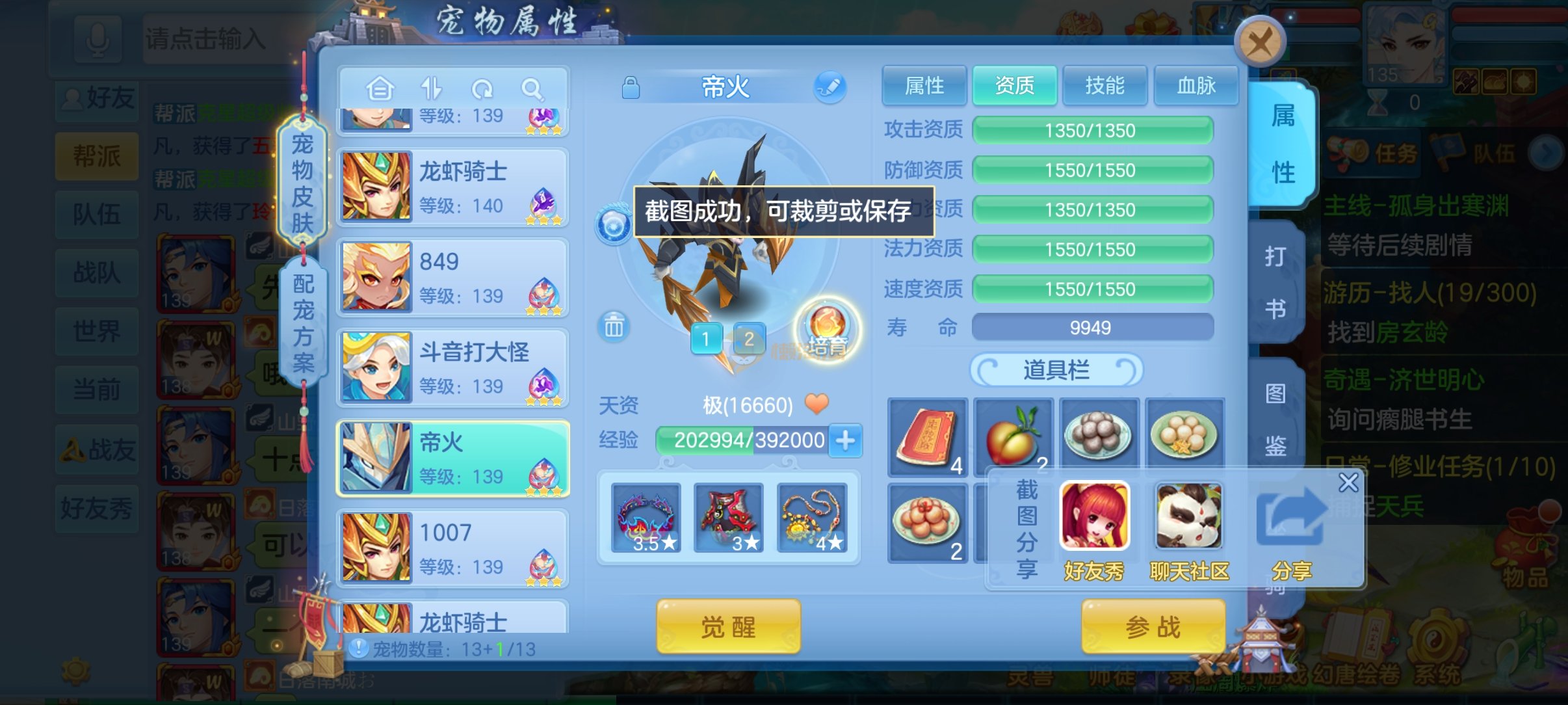Switch to the 属性 tab
Screen dimensions: 1568x705
coord(924,85)
